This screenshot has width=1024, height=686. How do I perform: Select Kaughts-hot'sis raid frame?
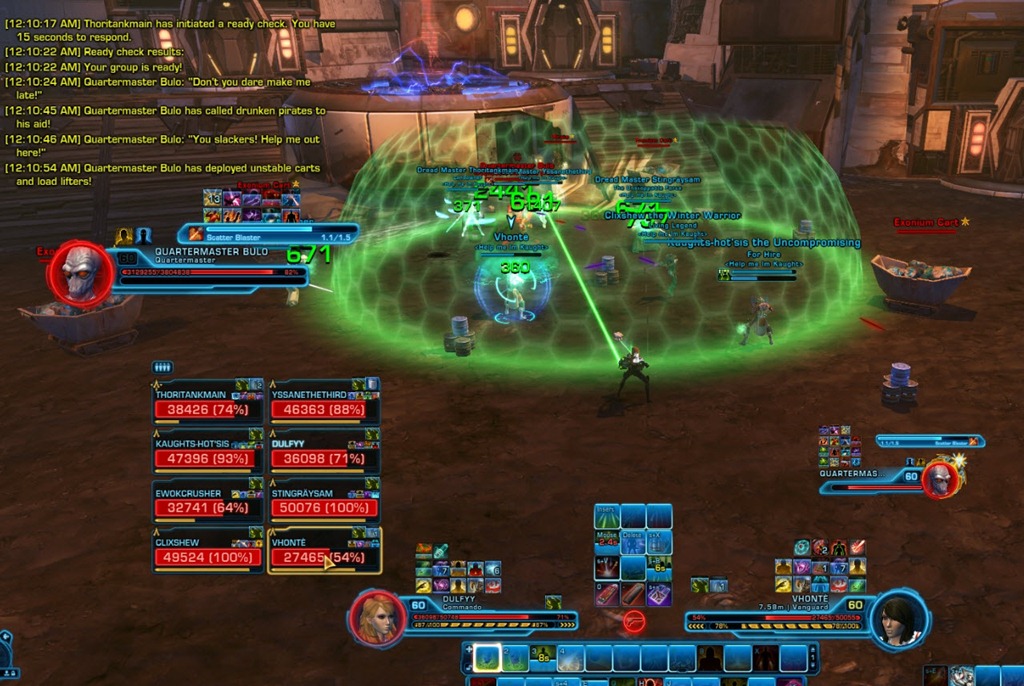tap(208, 453)
